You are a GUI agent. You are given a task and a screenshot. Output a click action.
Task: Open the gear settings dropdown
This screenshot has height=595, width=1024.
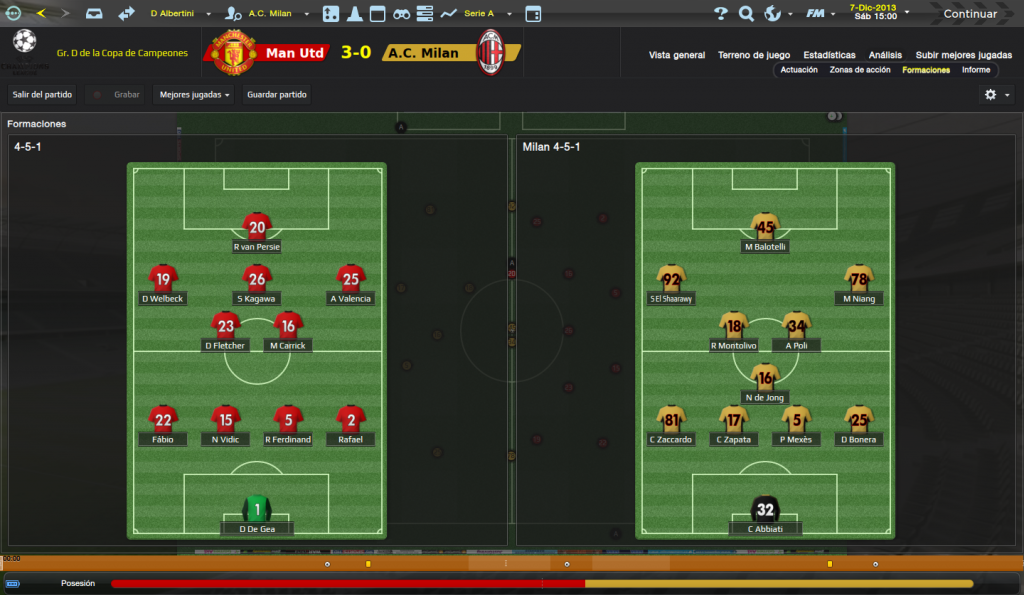point(996,94)
